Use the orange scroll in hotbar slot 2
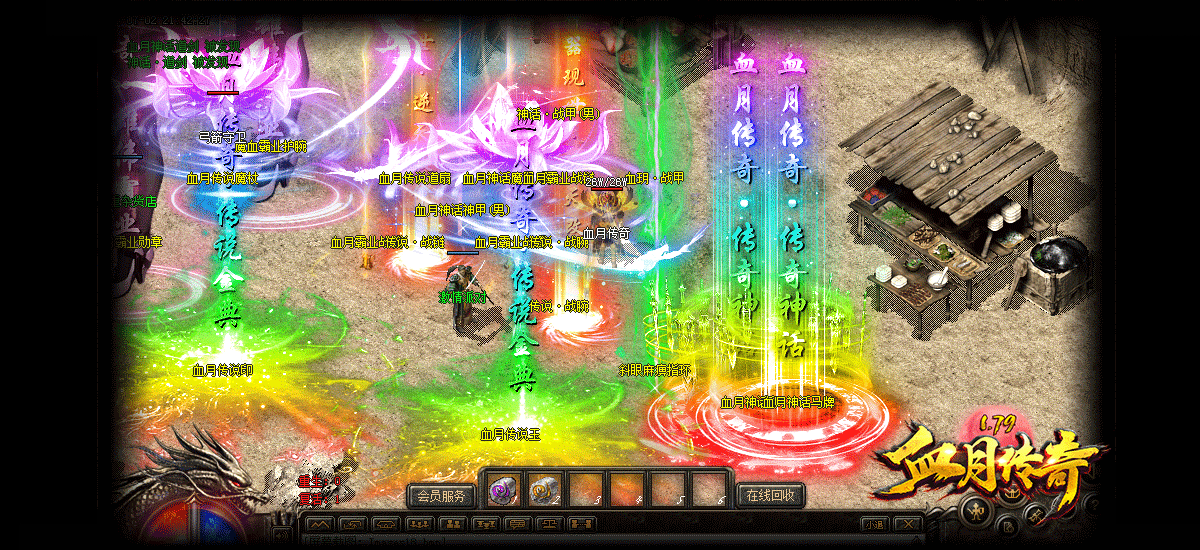 tap(544, 490)
